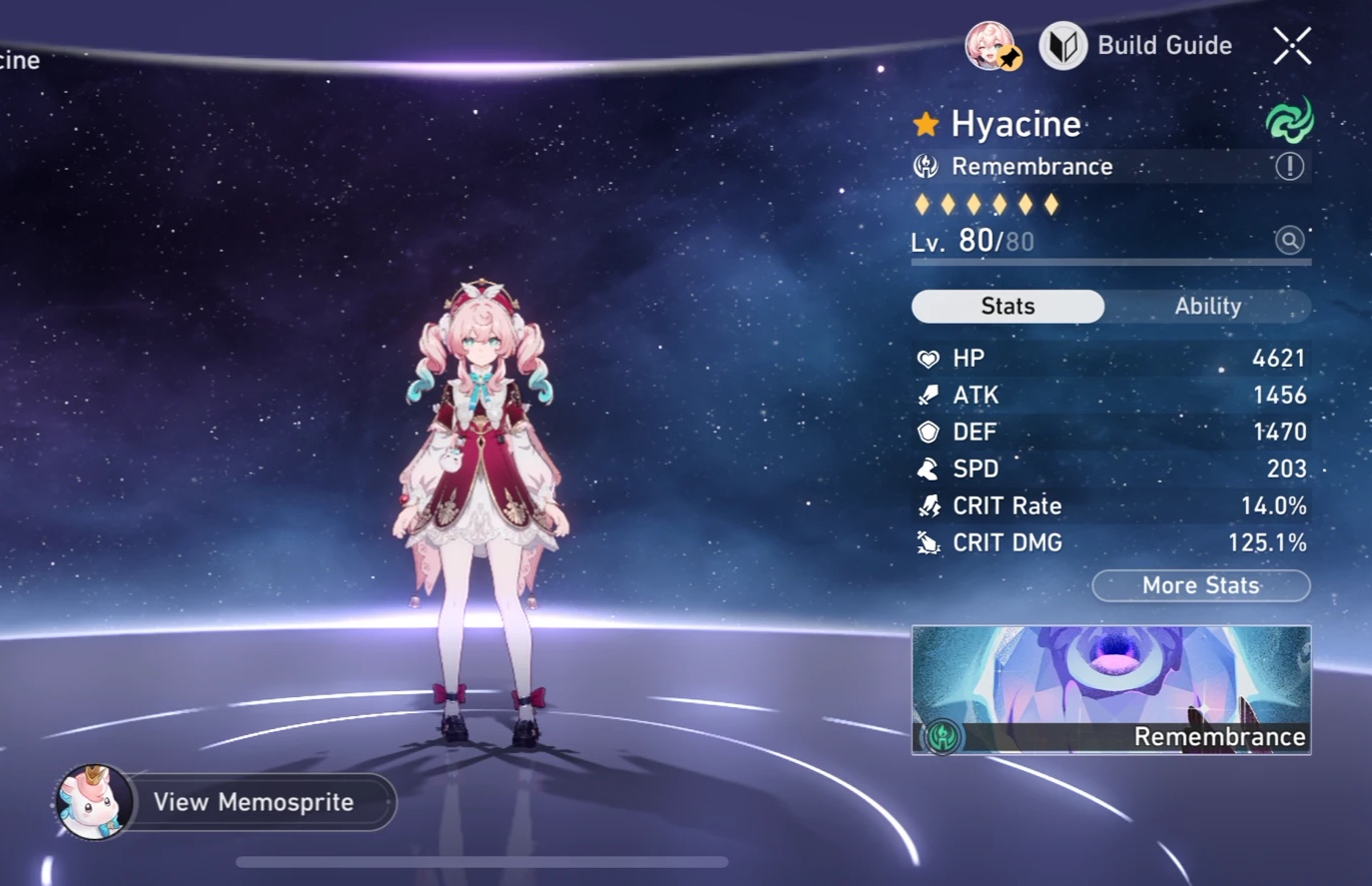
Task: Click the horizontal scrollbar at the bottom
Action: pyautogui.click(x=483, y=861)
